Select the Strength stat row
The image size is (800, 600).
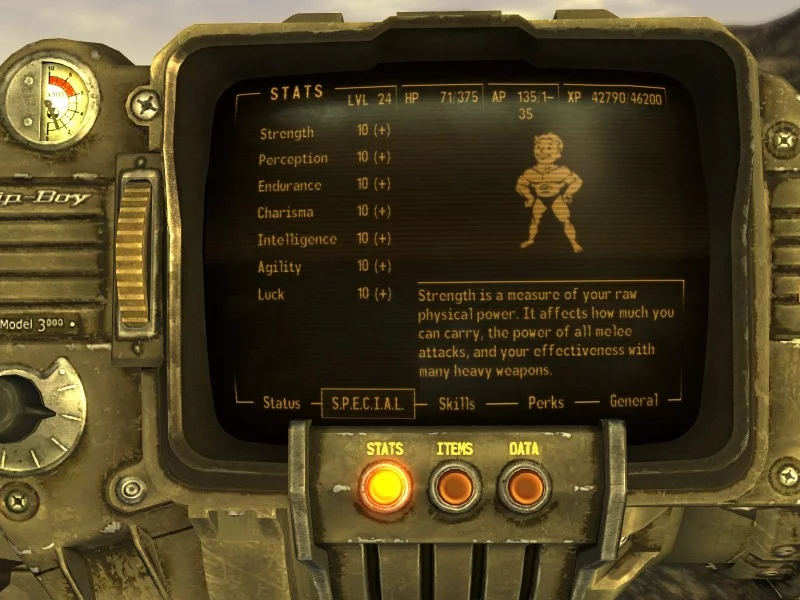287,133
